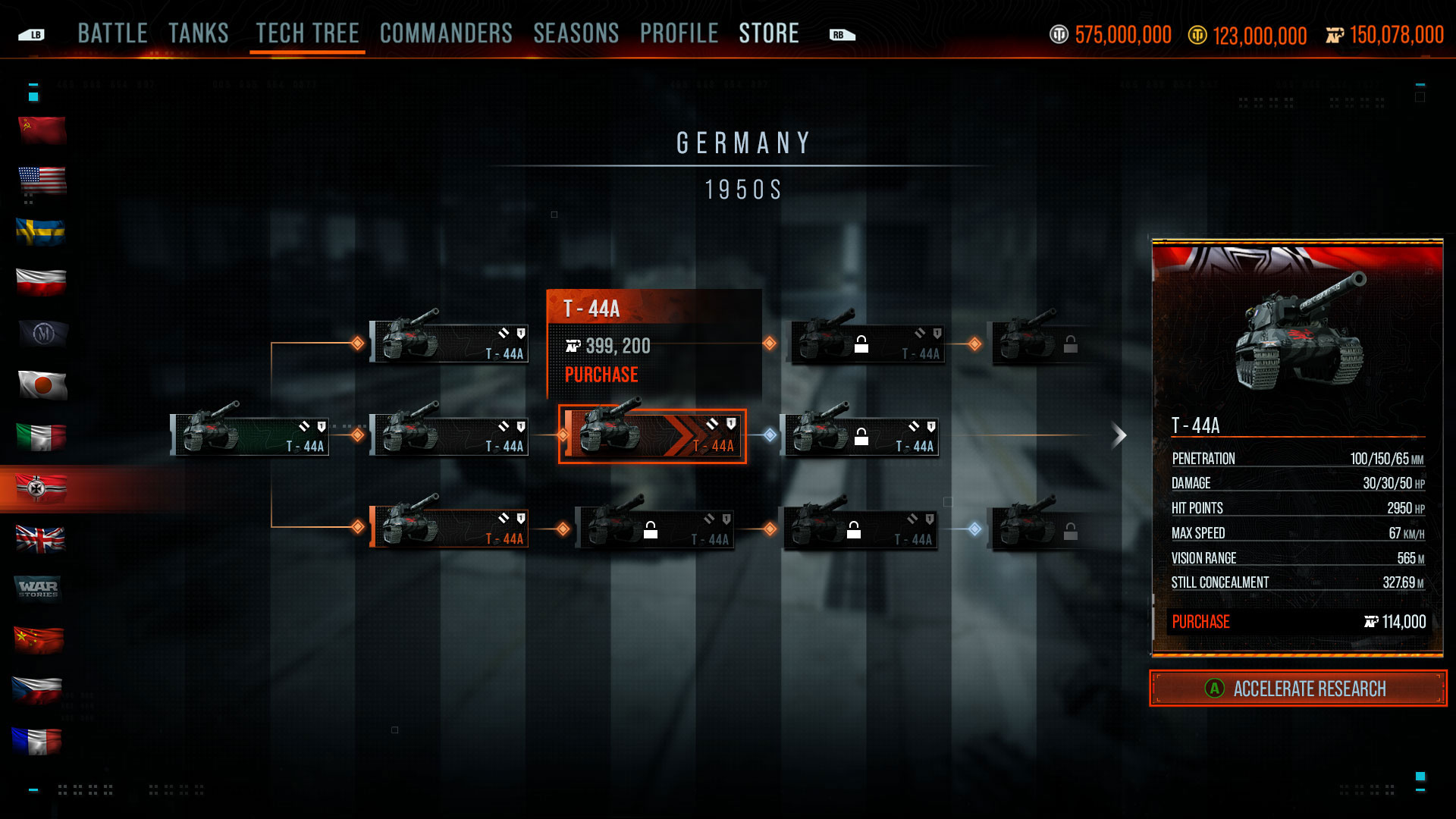Choose the USA flag nation
Viewport: 1456px width, 819px height.
pos(42,180)
